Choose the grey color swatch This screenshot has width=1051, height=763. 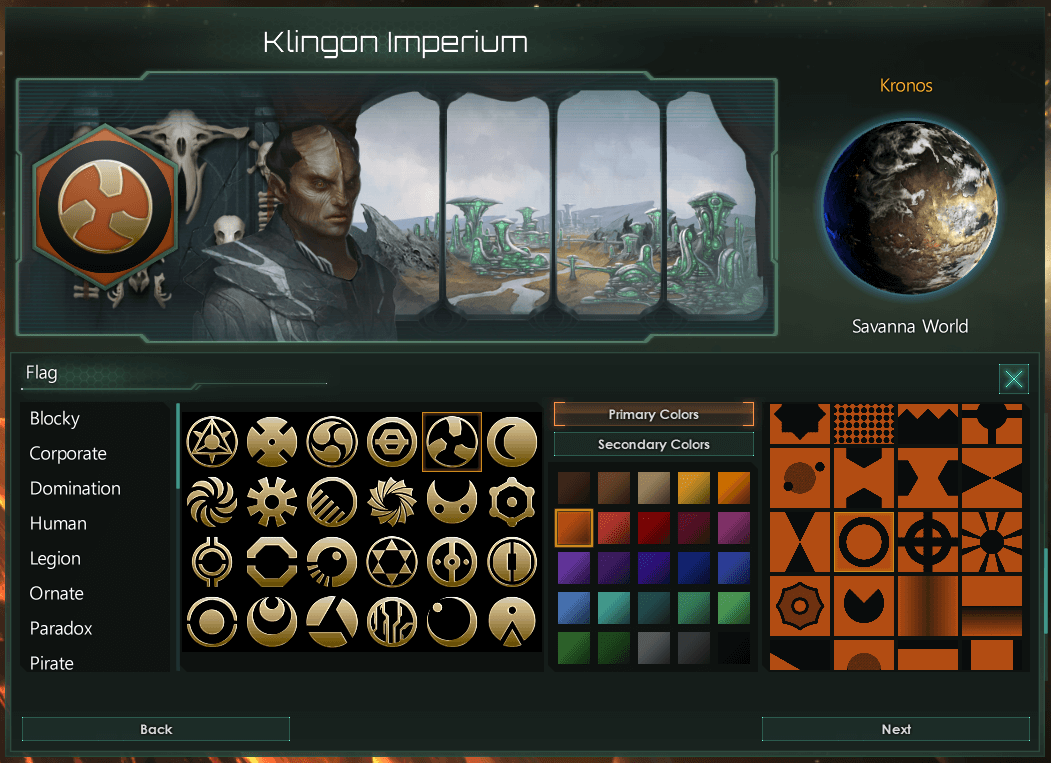[654, 647]
